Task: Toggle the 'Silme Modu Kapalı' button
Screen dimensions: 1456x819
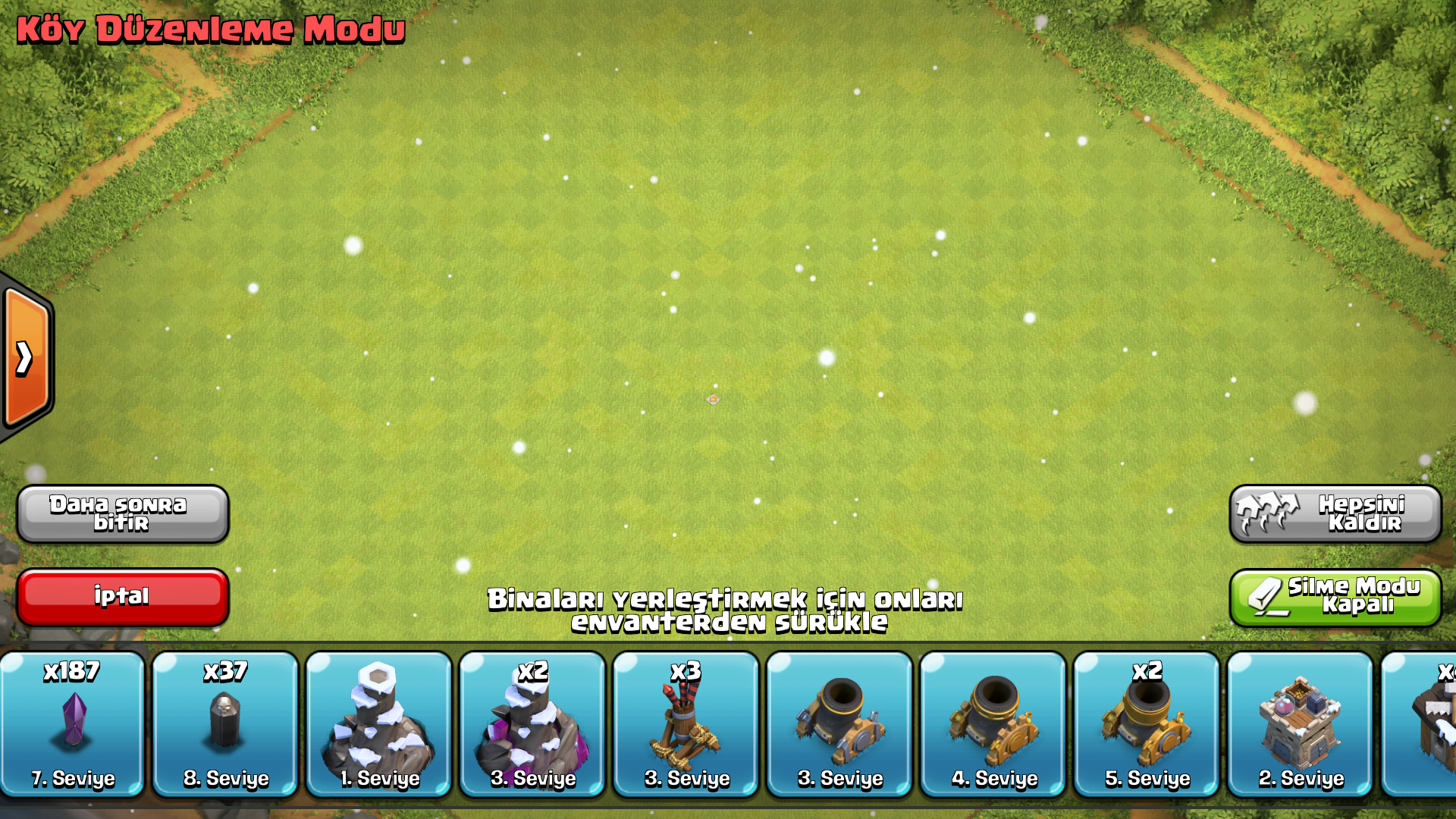Action: click(x=1335, y=597)
